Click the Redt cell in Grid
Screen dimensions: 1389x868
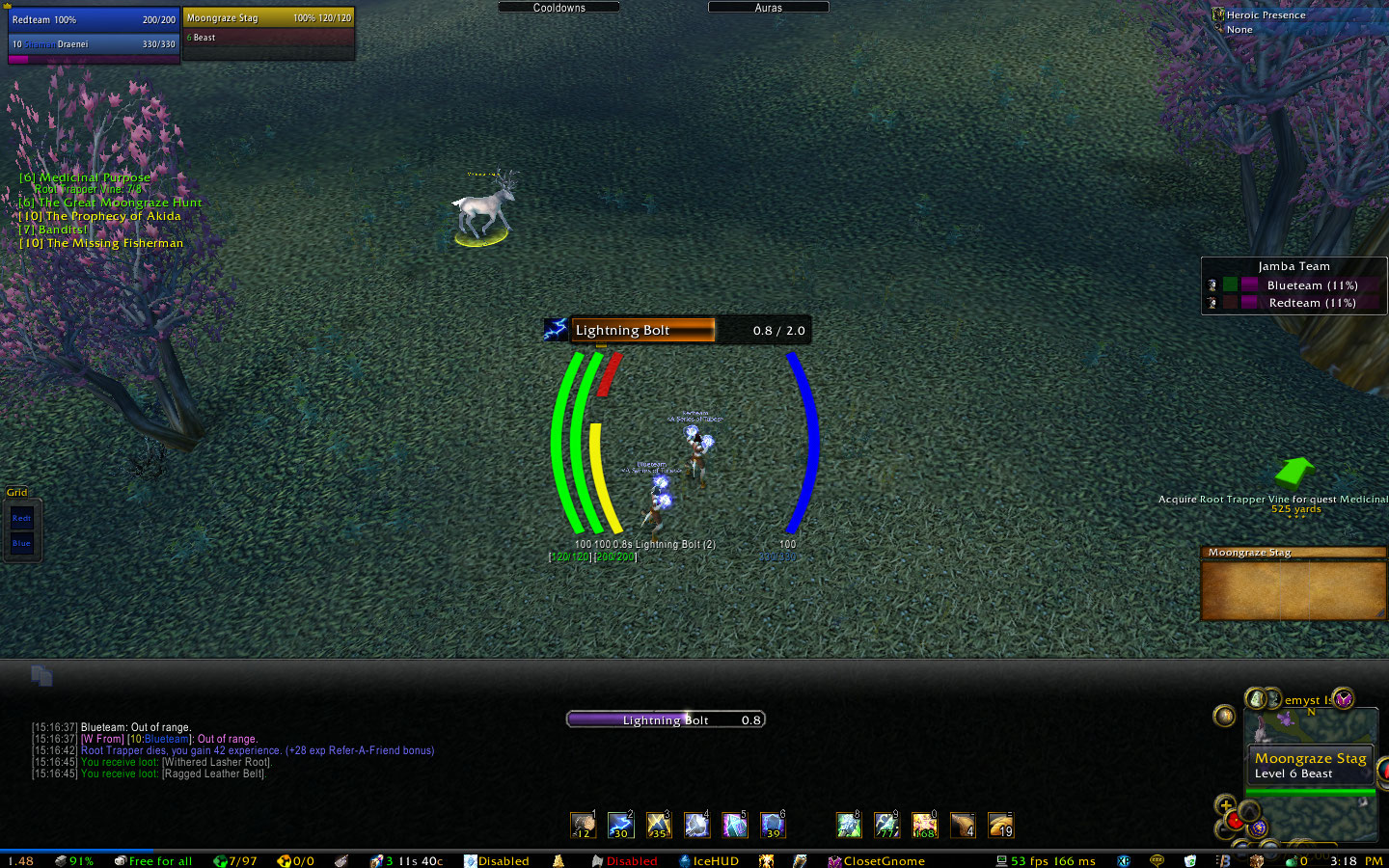click(22, 518)
